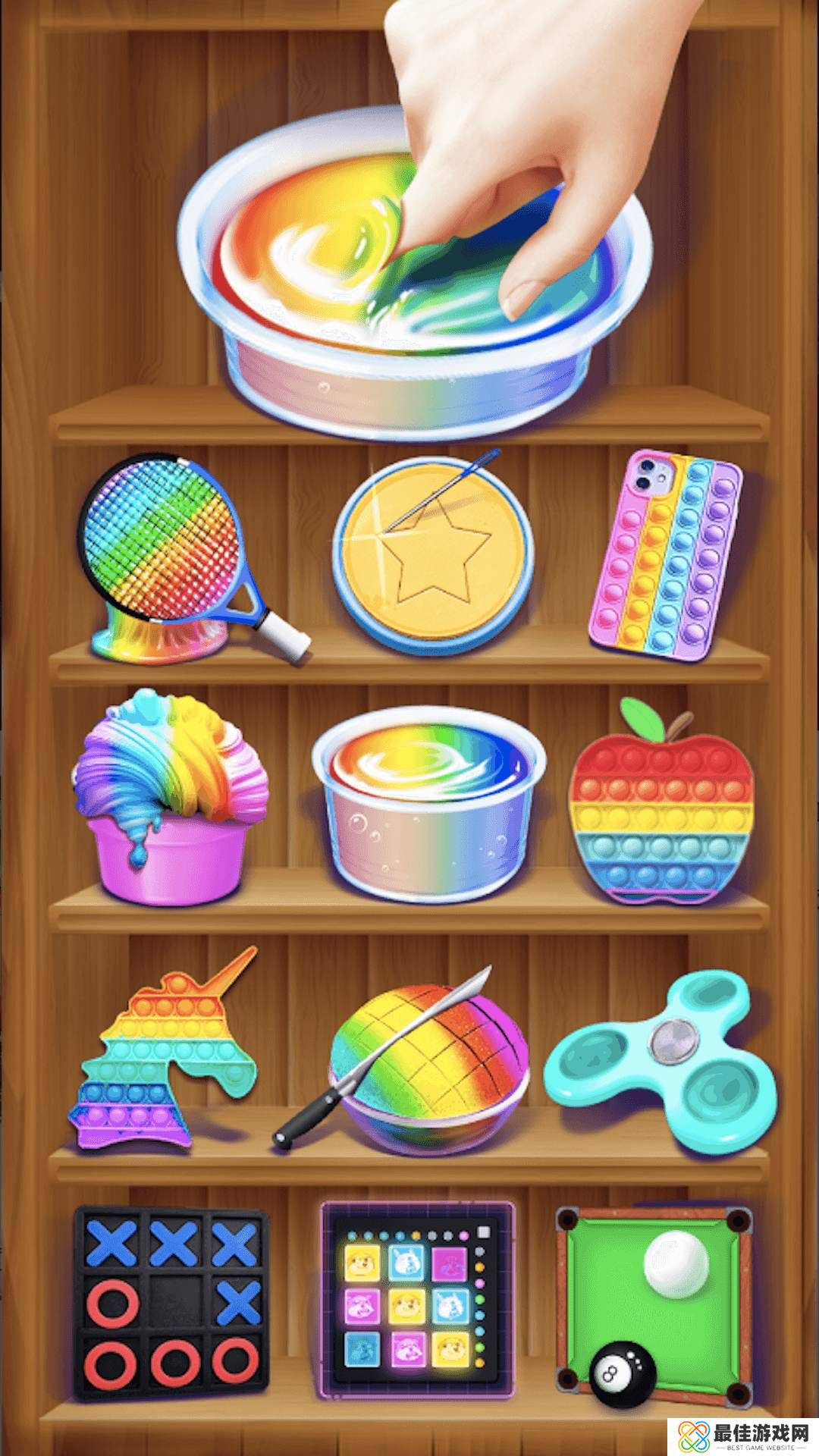The image size is (819, 1456).
Task: Pick the pop-it phone case toy
Action: click(665, 555)
